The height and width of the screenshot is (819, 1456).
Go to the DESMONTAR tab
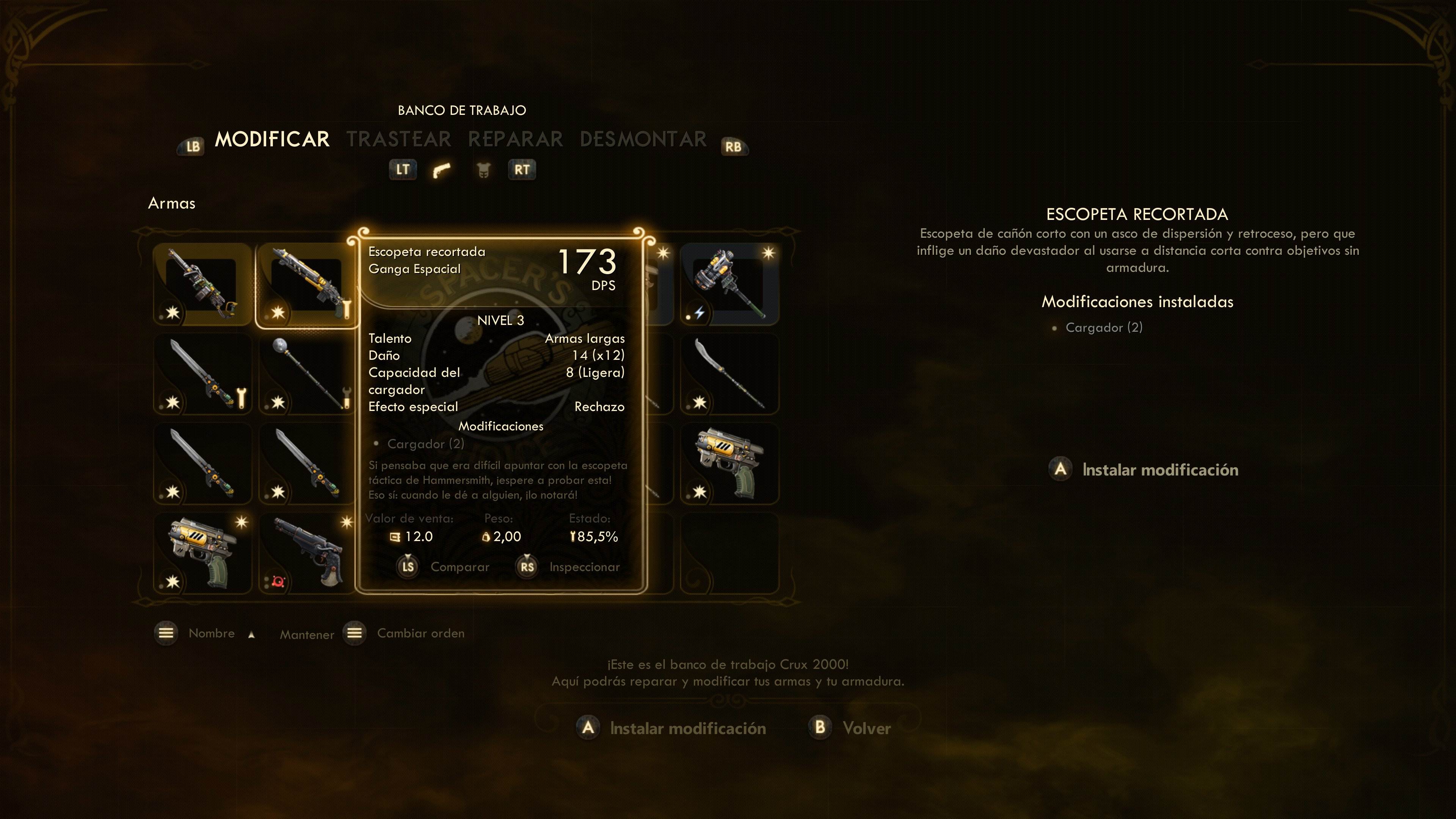[x=643, y=139]
